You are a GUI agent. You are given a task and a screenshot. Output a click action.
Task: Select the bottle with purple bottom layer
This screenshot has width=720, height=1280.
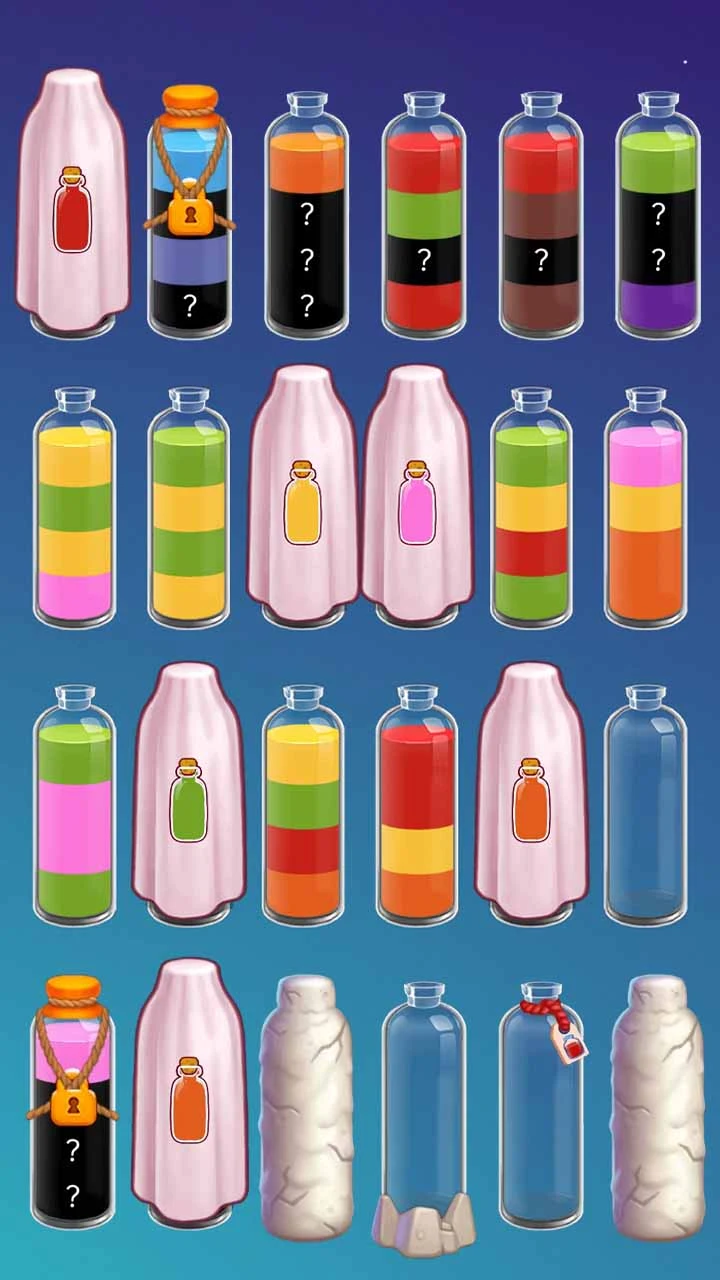point(657,215)
